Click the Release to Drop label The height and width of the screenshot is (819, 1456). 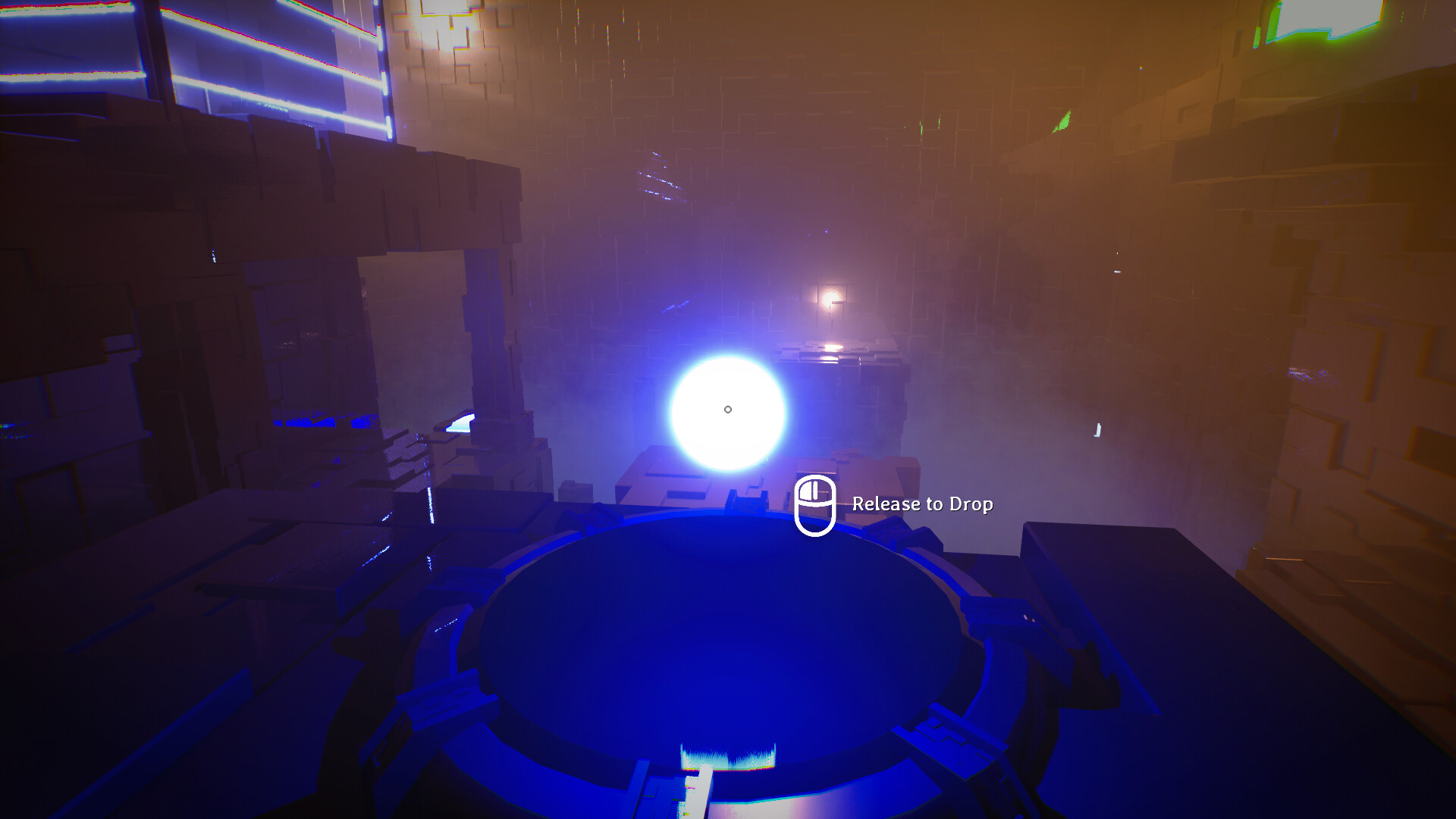click(921, 503)
